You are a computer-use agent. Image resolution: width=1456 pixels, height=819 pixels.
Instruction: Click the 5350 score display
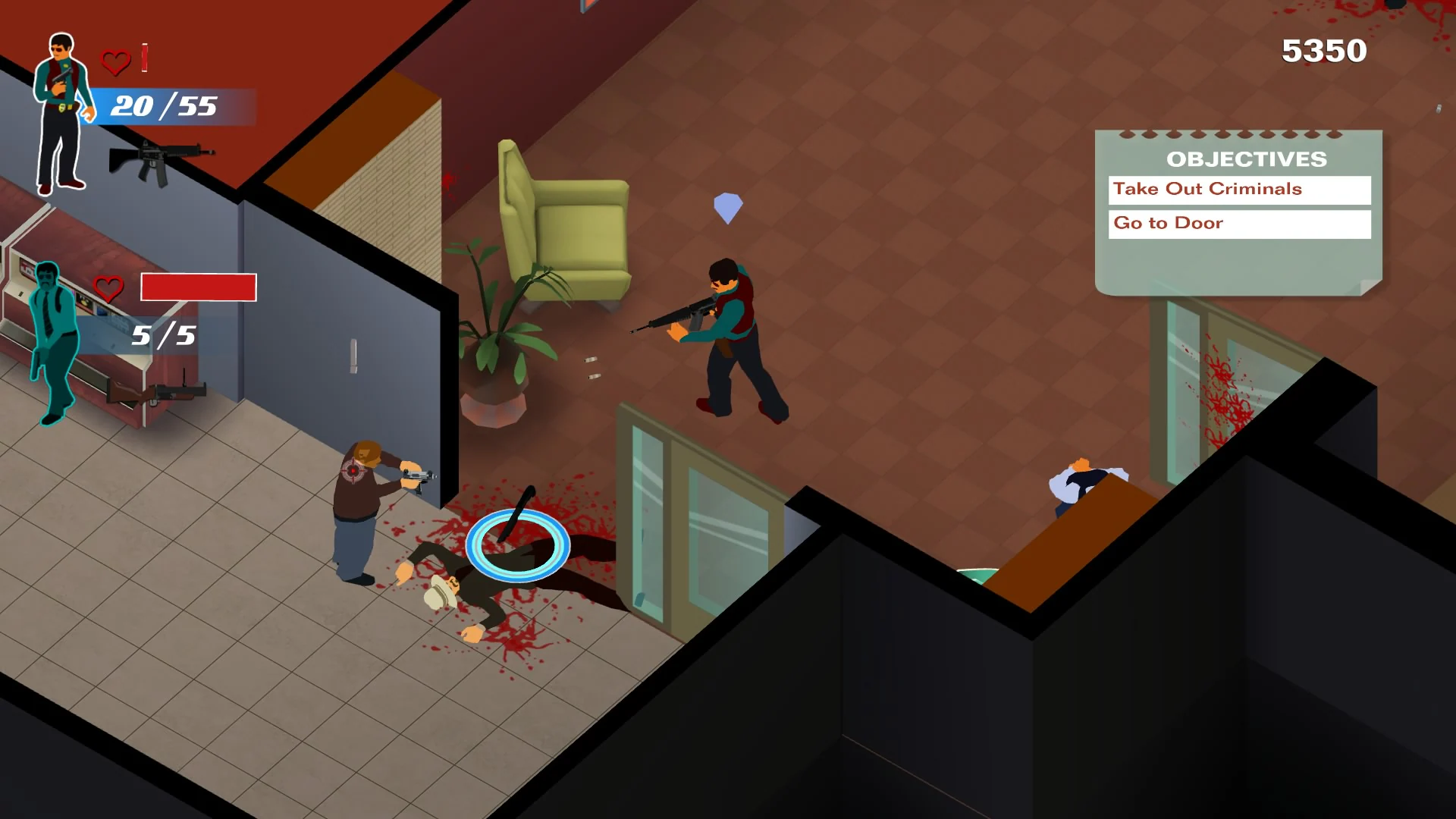tap(1324, 52)
